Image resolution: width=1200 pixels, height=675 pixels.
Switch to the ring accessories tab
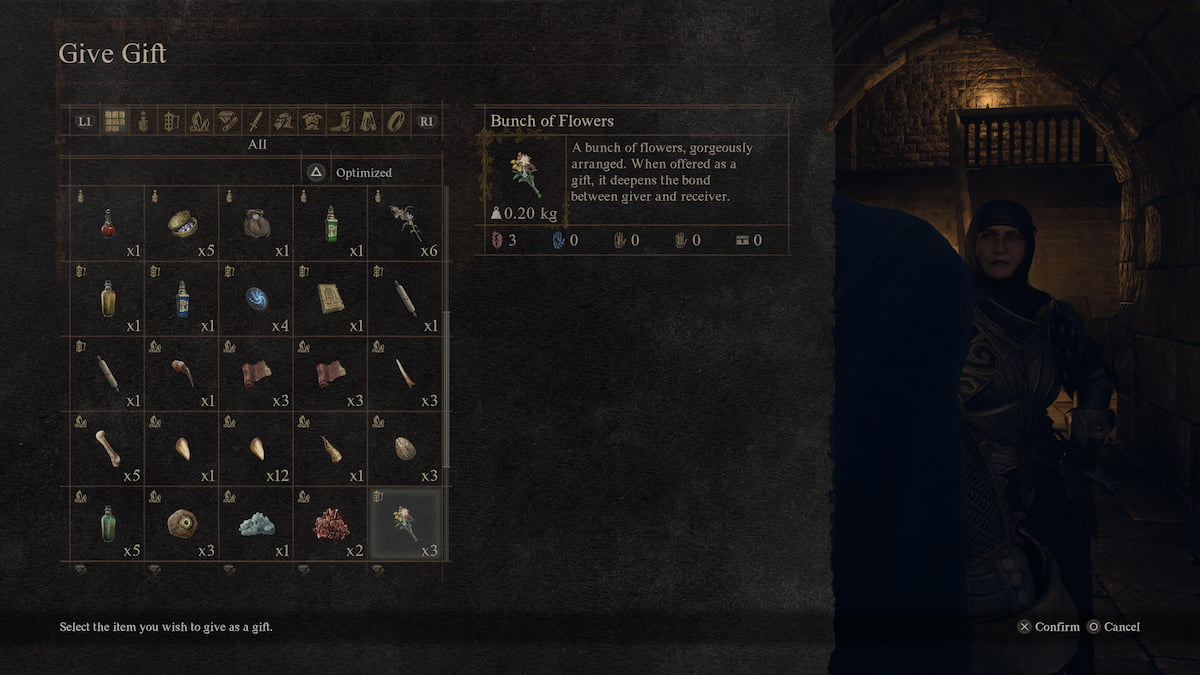(x=396, y=121)
